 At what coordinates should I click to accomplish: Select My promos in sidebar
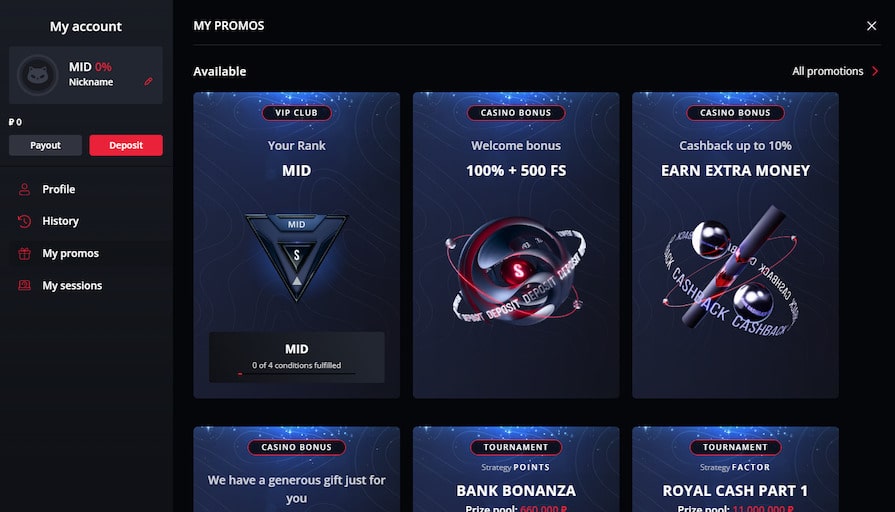click(70, 253)
